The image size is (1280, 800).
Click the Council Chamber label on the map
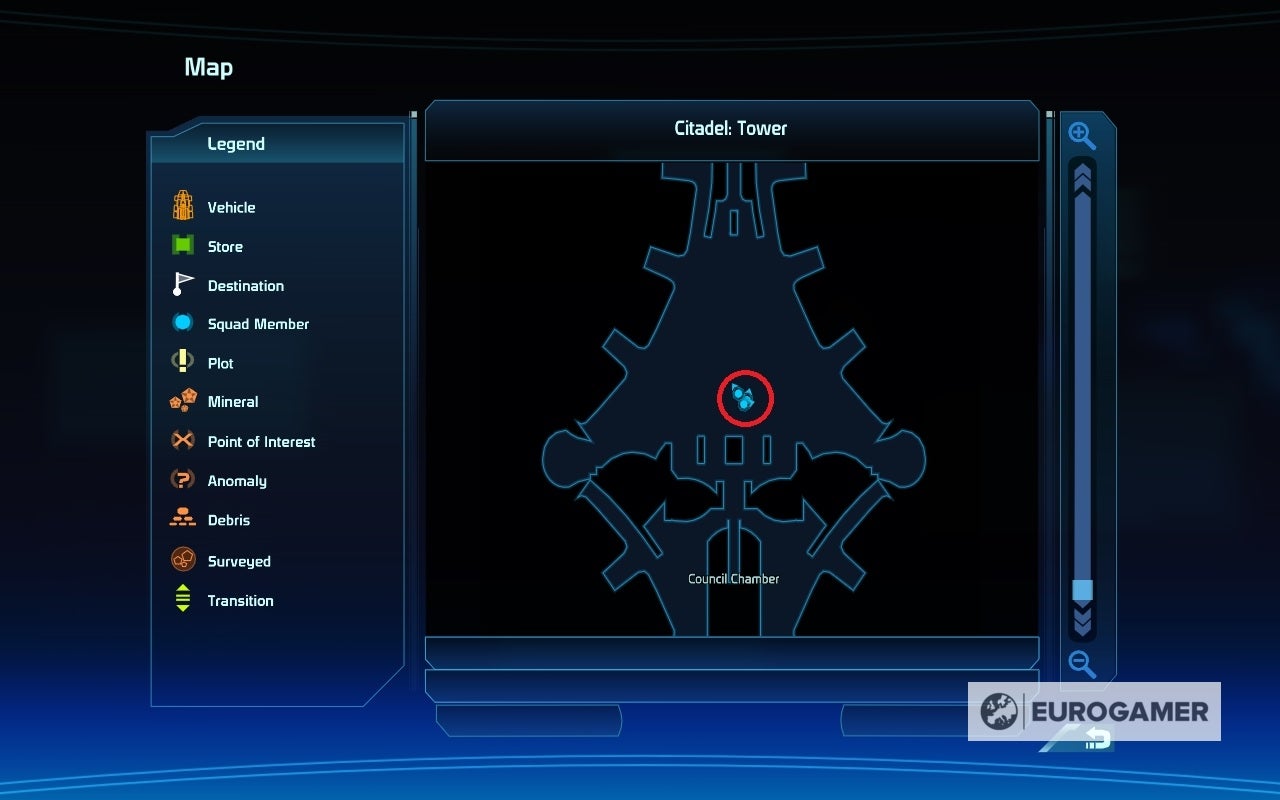pyautogui.click(x=733, y=578)
